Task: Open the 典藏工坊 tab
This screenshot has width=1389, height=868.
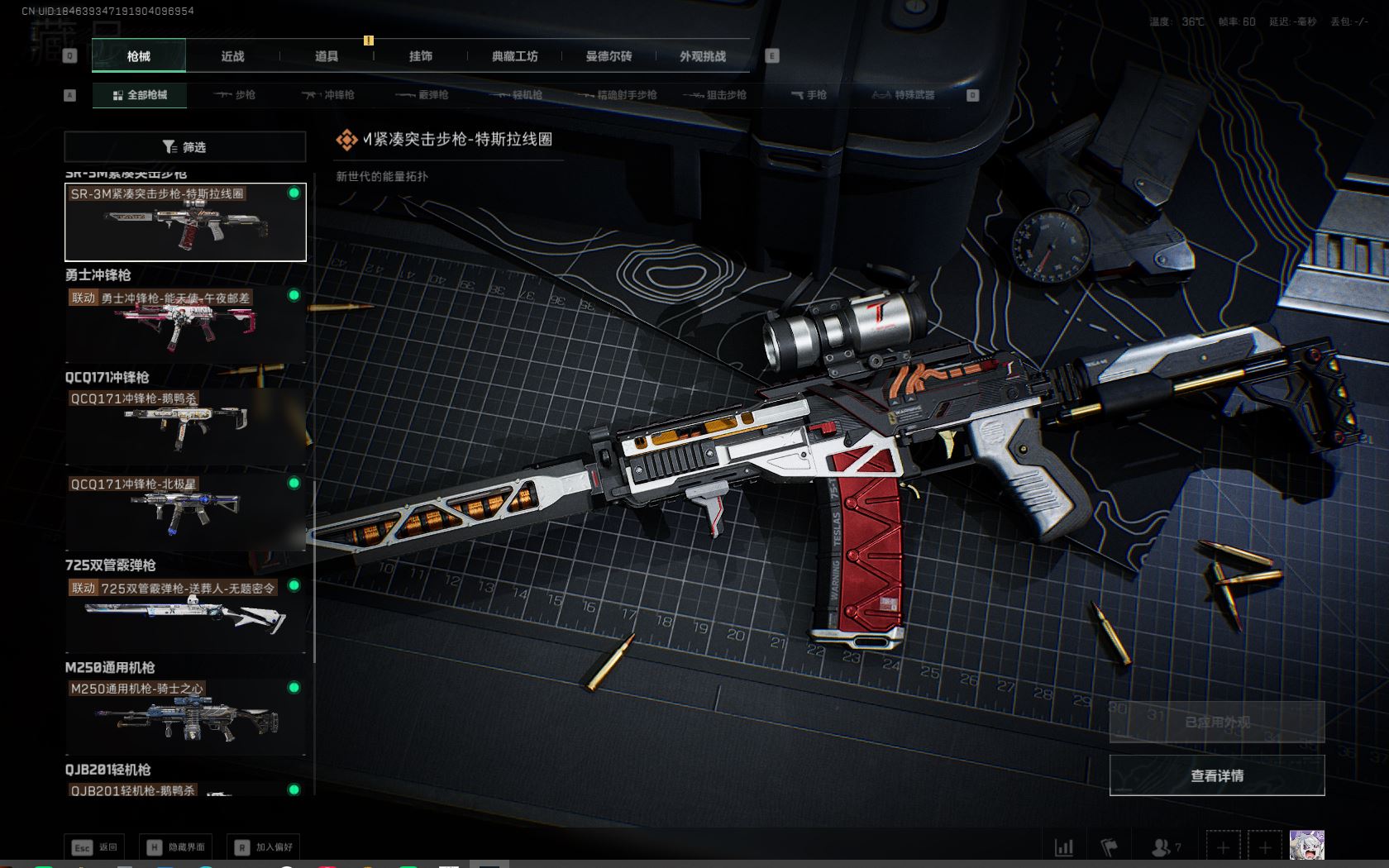Action: (x=514, y=56)
